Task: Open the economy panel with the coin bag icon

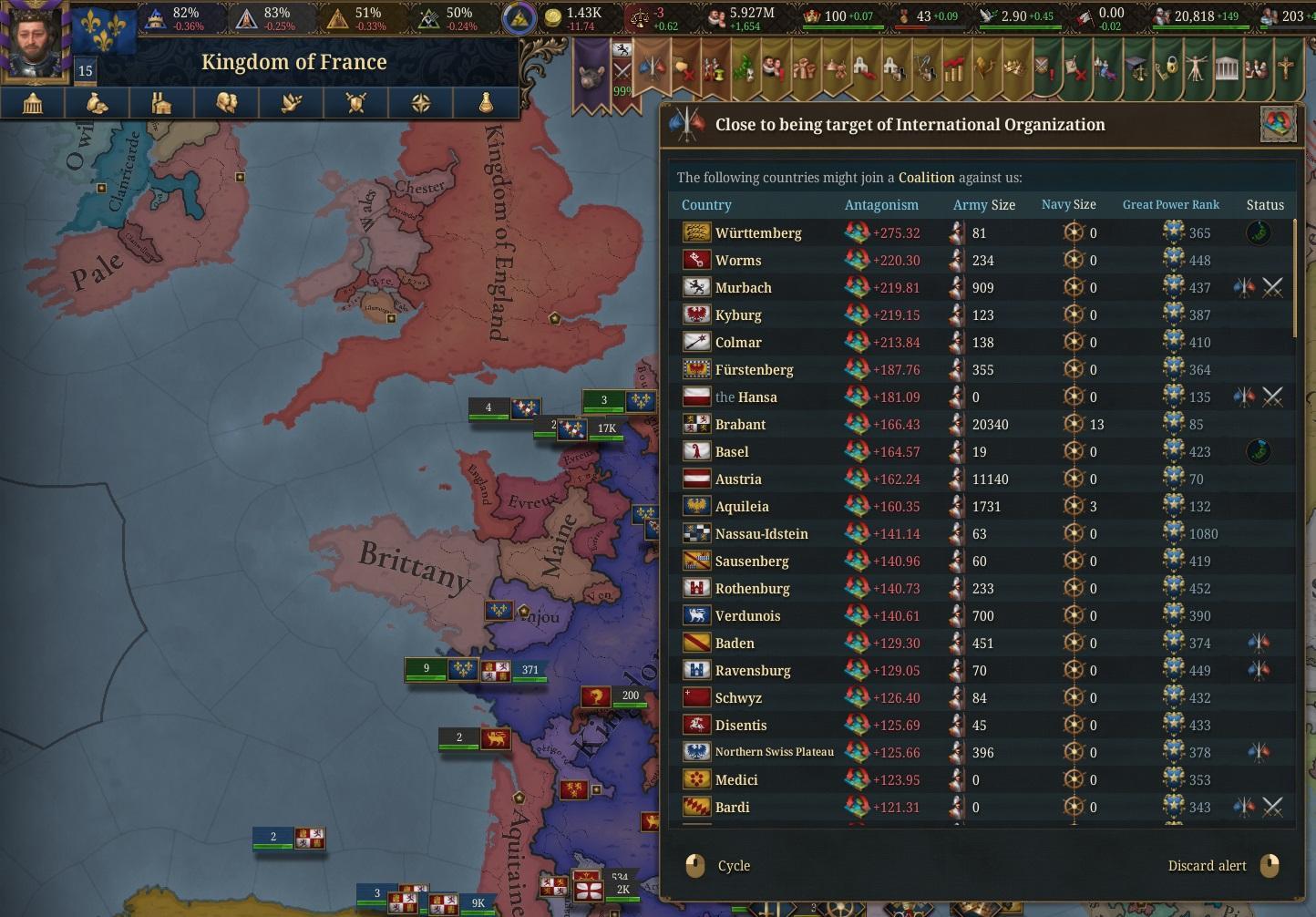Action: [x=98, y=103]
